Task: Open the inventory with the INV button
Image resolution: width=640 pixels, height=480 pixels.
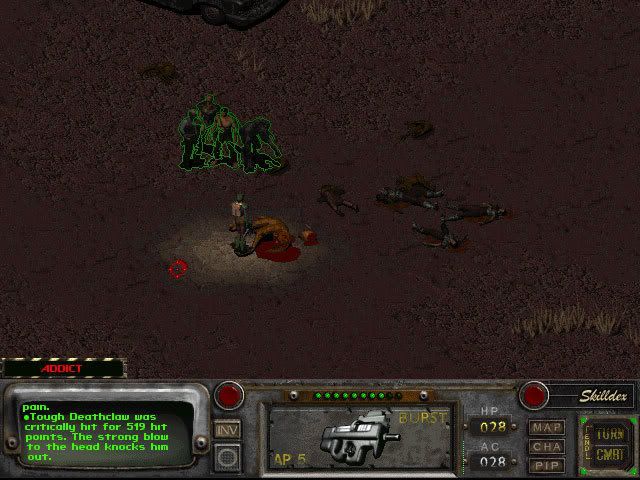Action: click(x=228, y=429)
